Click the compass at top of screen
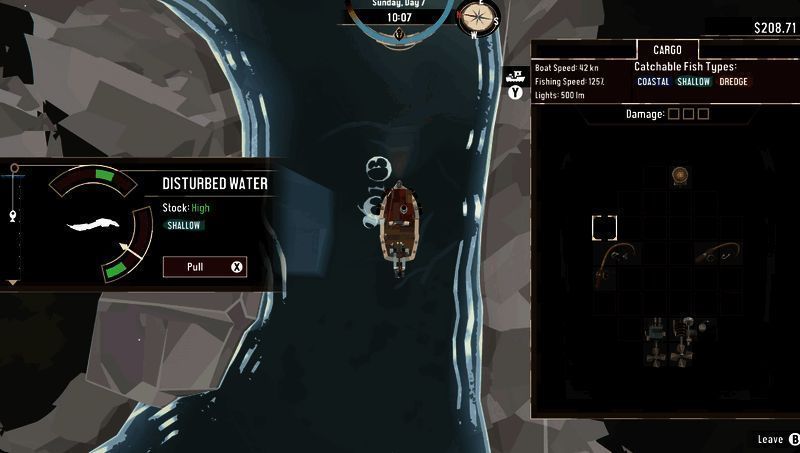This screenshot has height=453, width=800. [478, 17]
